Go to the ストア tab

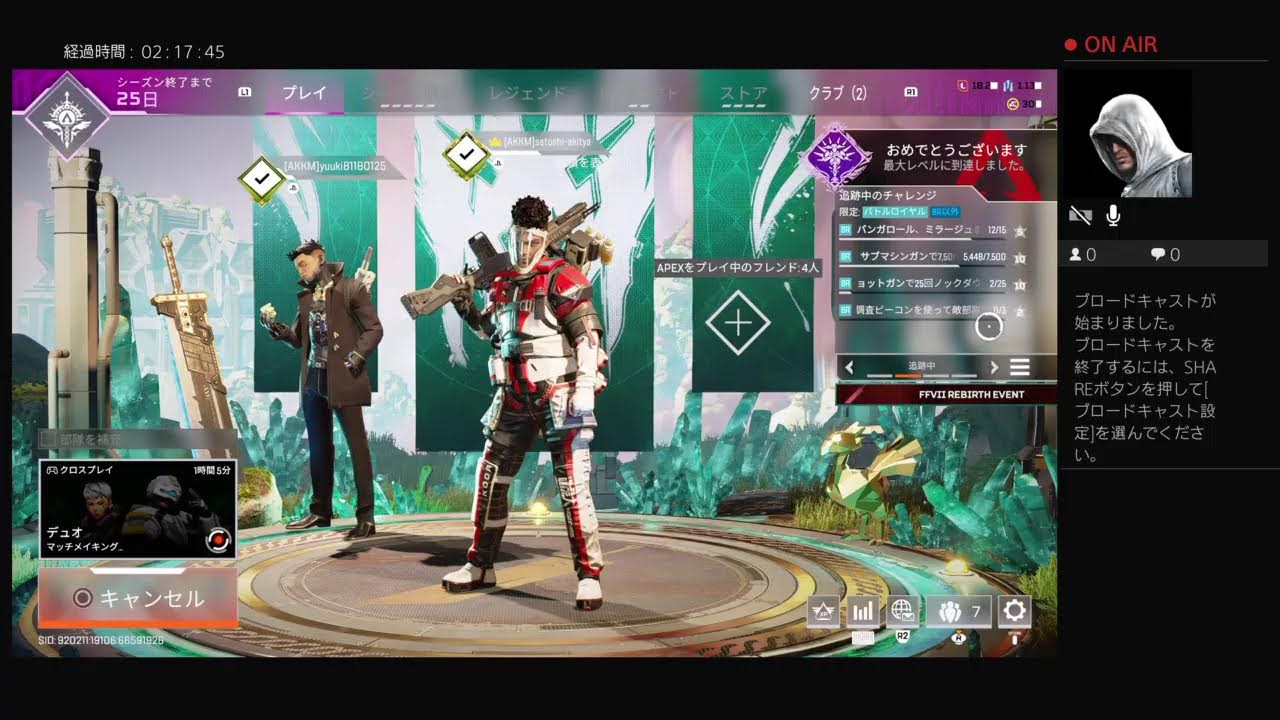point(744,94)
